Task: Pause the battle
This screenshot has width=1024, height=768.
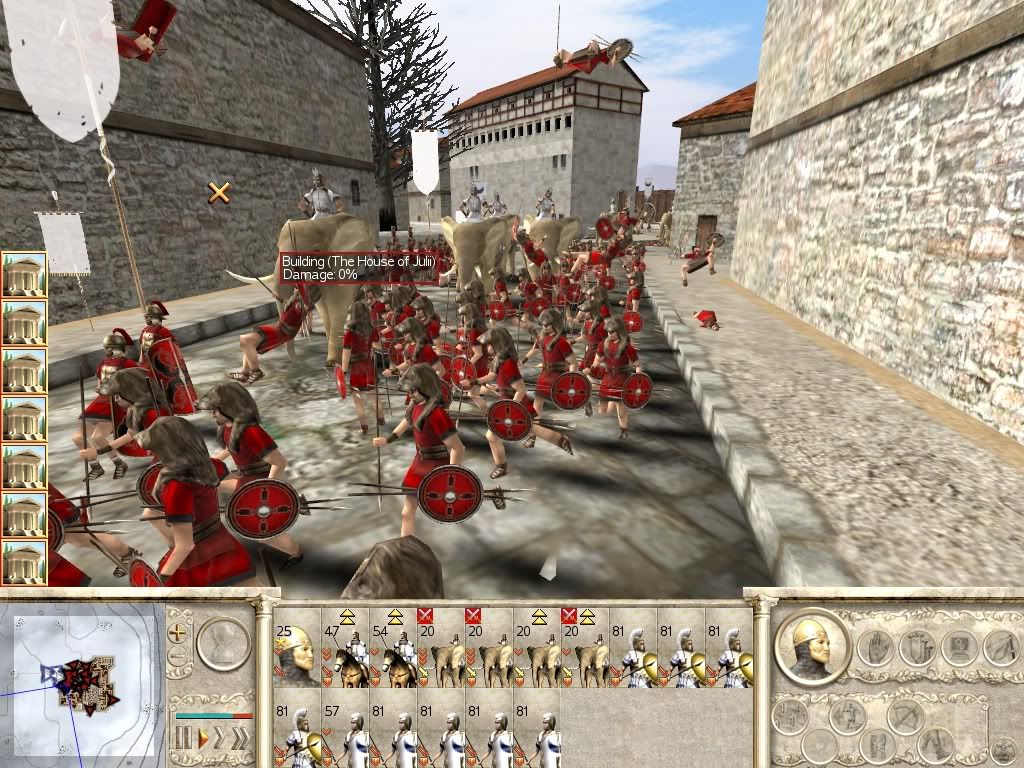Action: pos(183,738)
